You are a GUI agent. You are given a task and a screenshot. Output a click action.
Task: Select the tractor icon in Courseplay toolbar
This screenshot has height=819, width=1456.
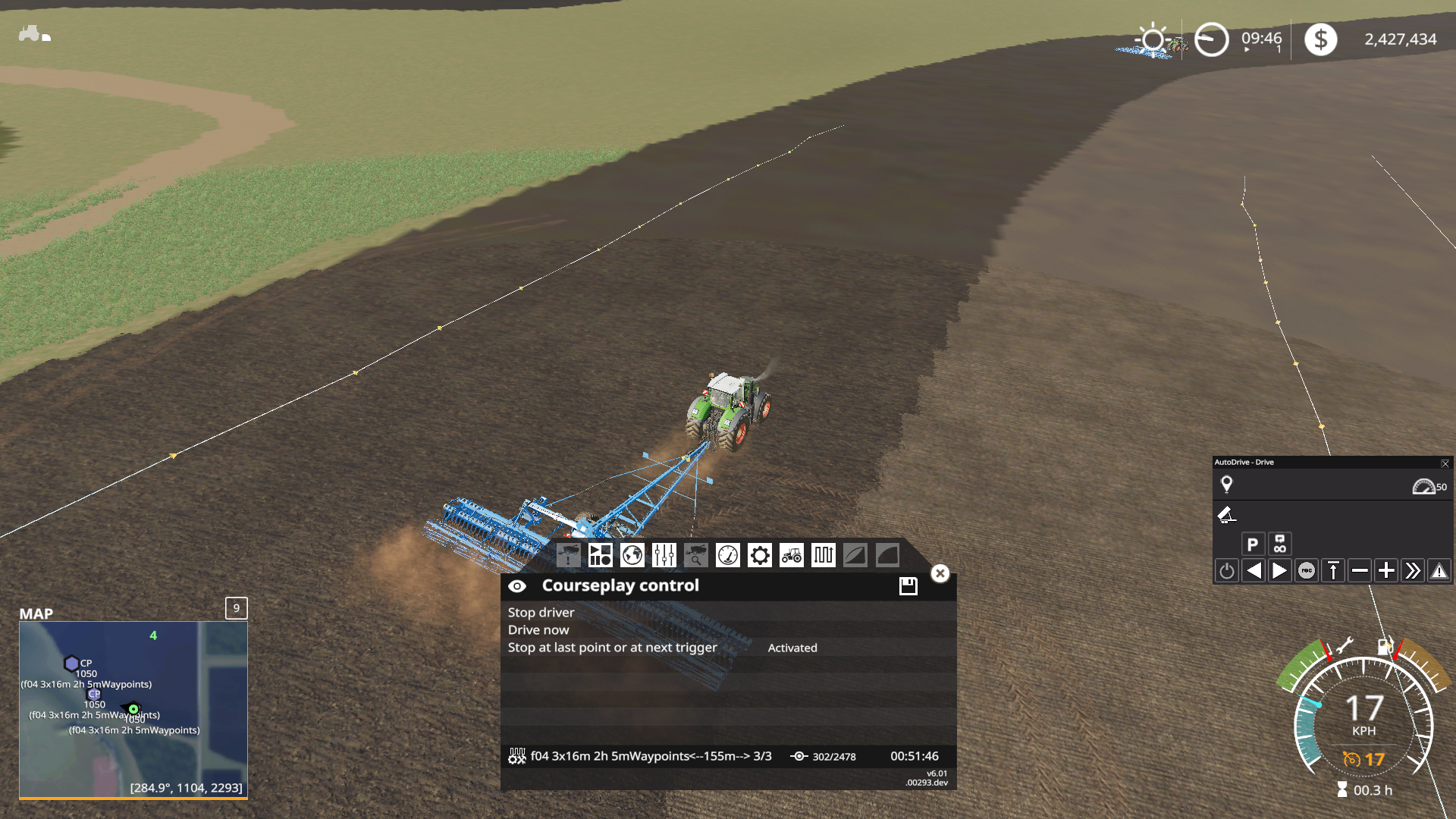coord(791,555)
